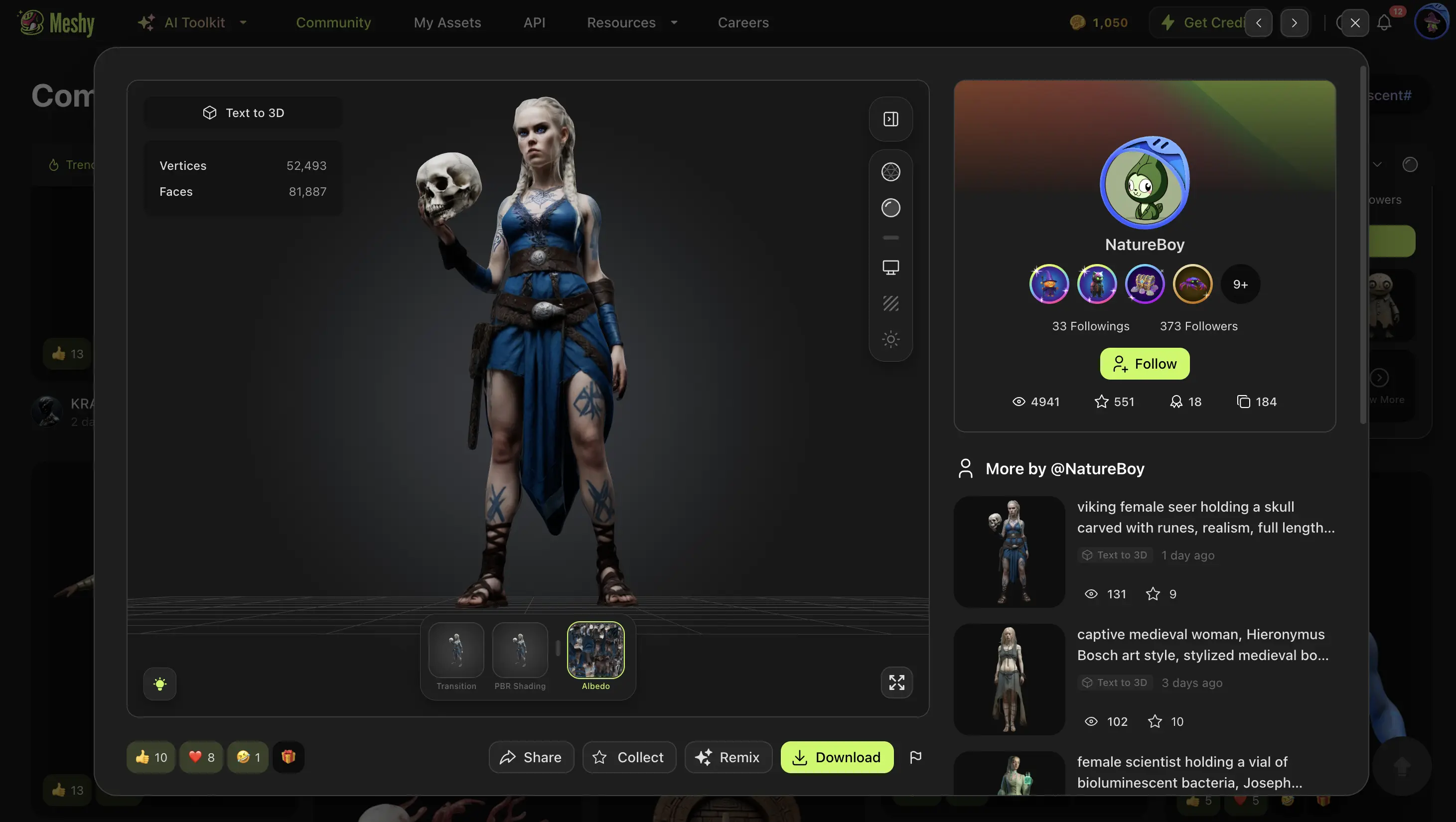Screen dimensions: 1456x822
Task: Click the sphere material preview icon
Action: (890, 207)
